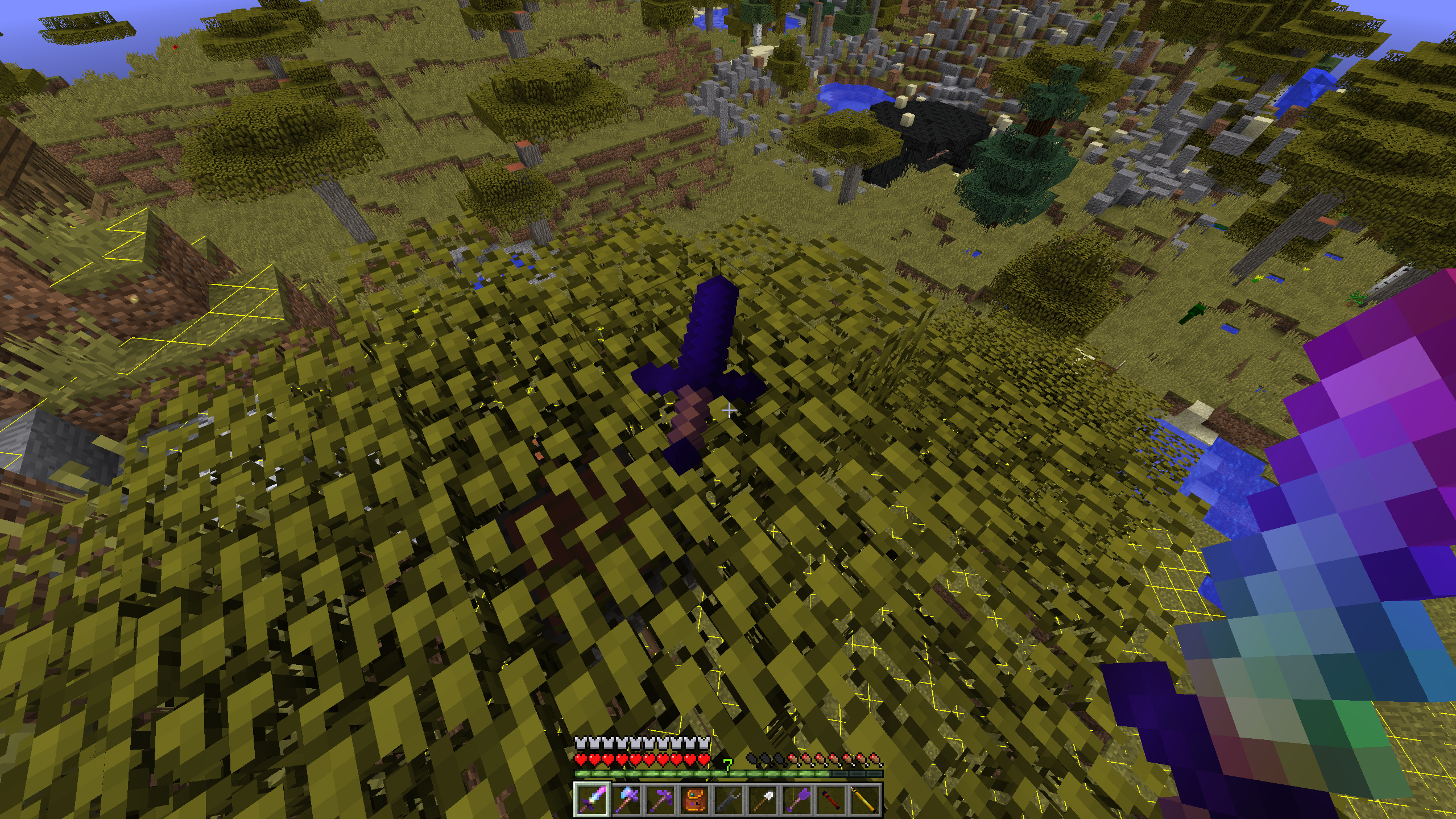This screenshot has width=1456, height=819.
Task: Choose the purple pickaxe in the hotbar
Action: [660, 800]
